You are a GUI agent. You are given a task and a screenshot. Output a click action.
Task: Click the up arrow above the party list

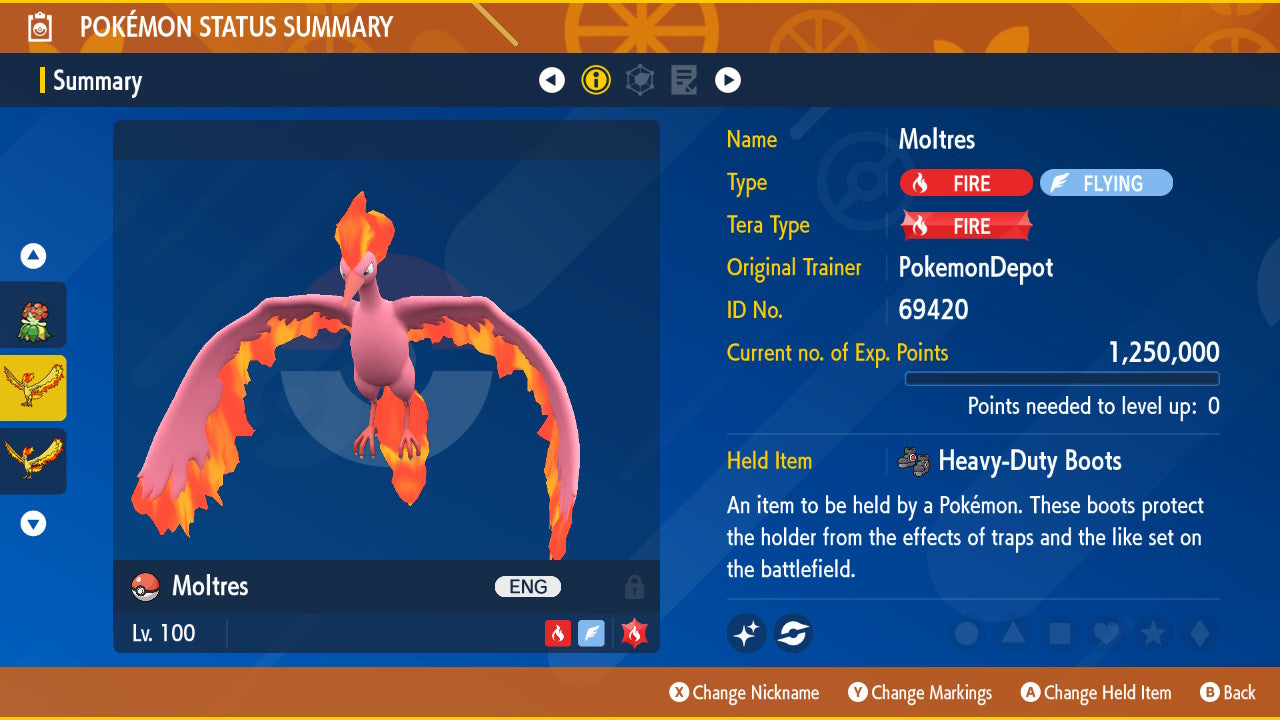pyautogui.click(x=33, y=256)
